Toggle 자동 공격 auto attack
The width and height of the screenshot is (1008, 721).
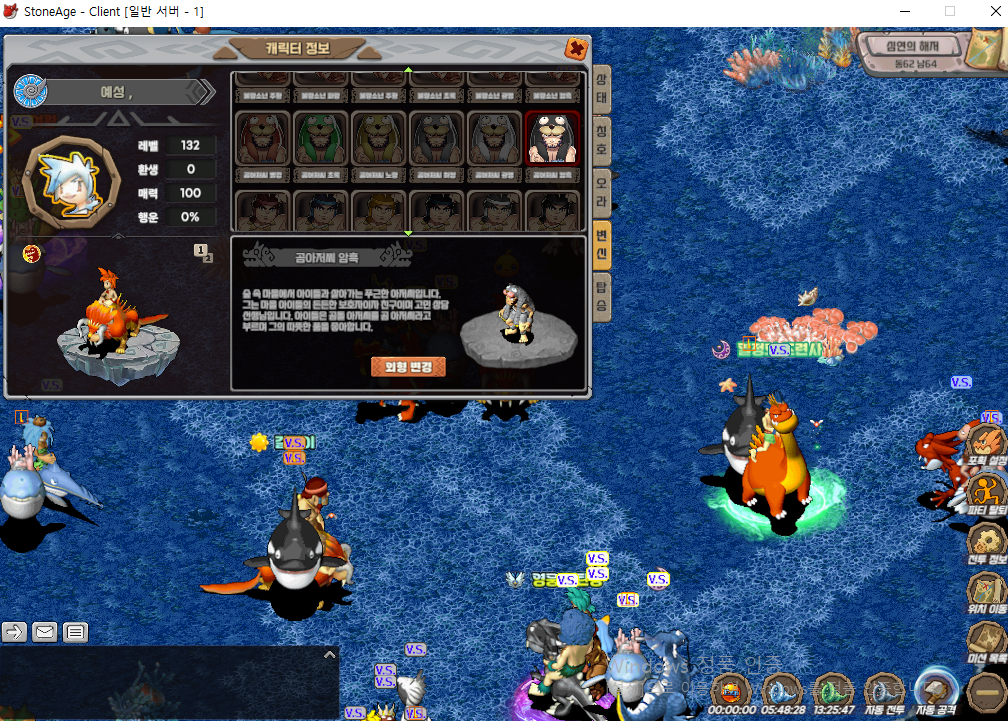pos(937,692)
